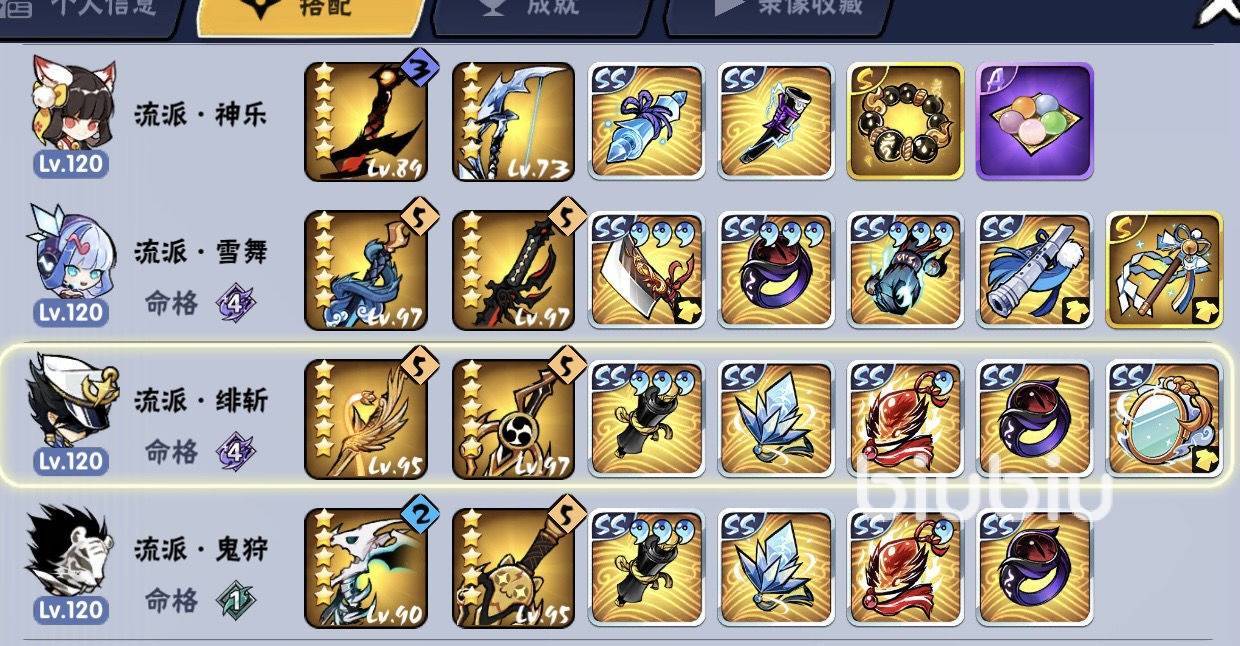
Task: Check the SS cleaver with red ribbon
Action: click(x=646, y=270)
